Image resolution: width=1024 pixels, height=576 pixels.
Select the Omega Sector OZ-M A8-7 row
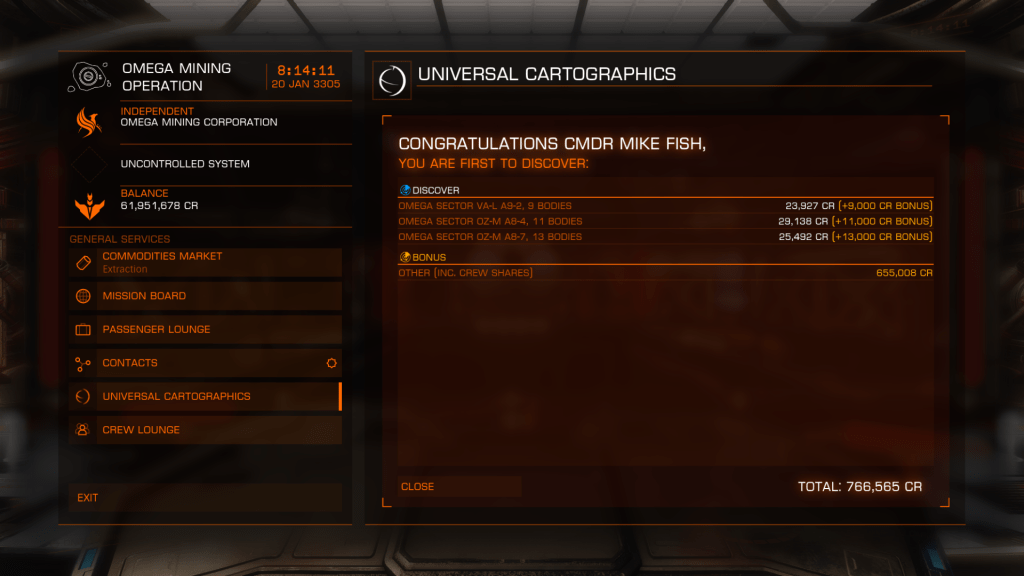(665, 237)
